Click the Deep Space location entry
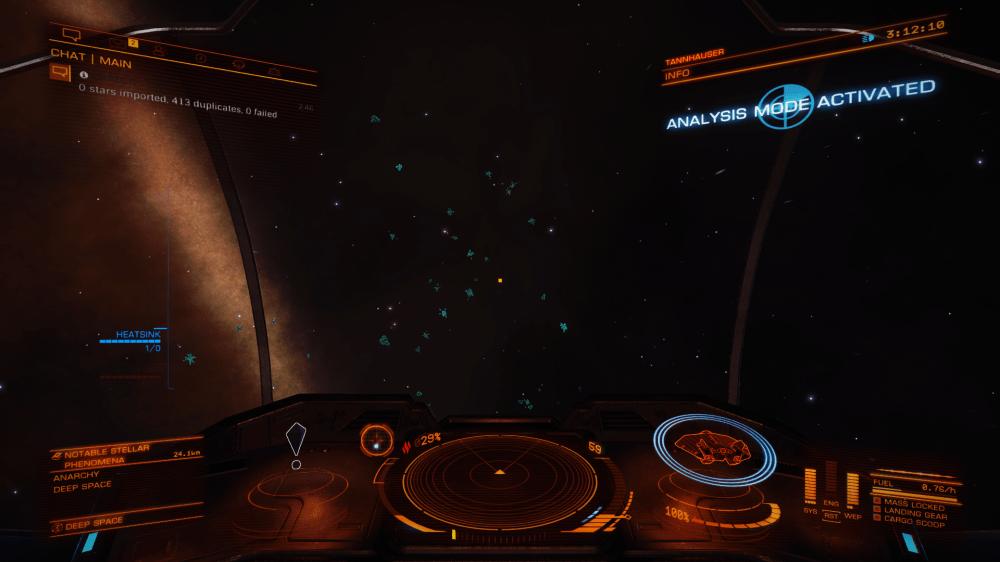 pos(95,522)
